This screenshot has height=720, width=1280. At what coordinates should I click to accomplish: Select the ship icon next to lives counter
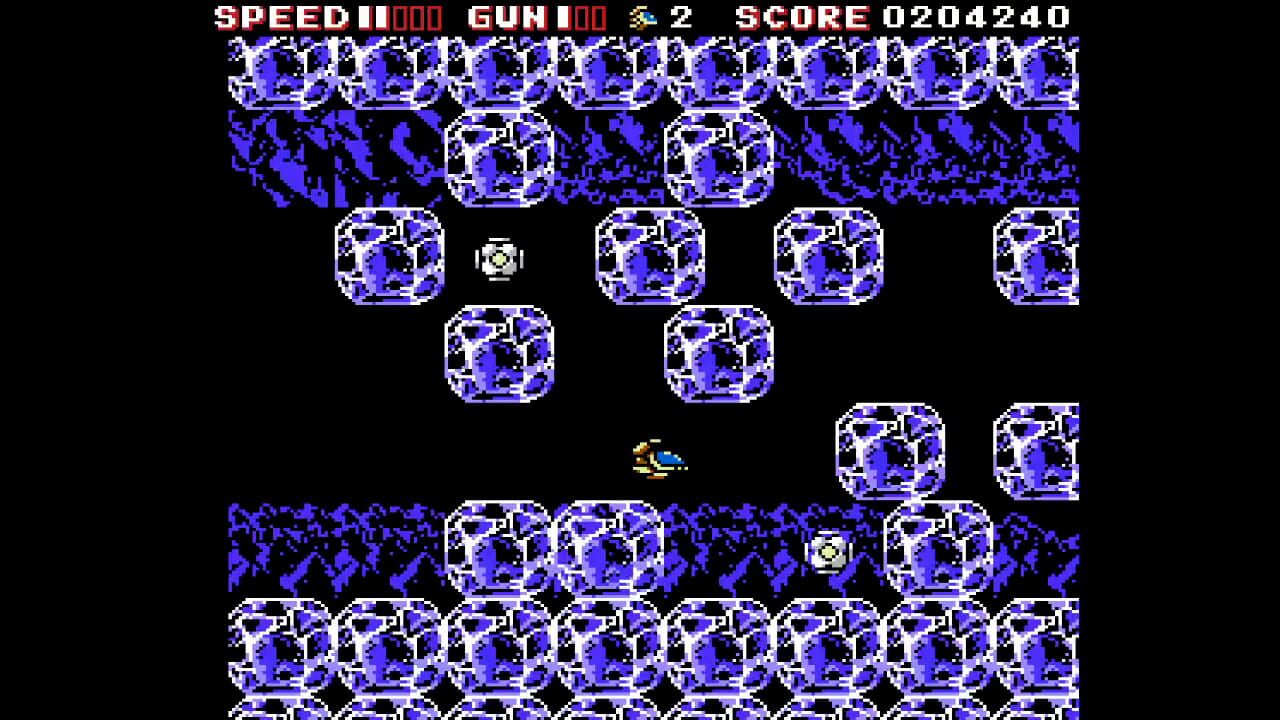tap(643, 16)
